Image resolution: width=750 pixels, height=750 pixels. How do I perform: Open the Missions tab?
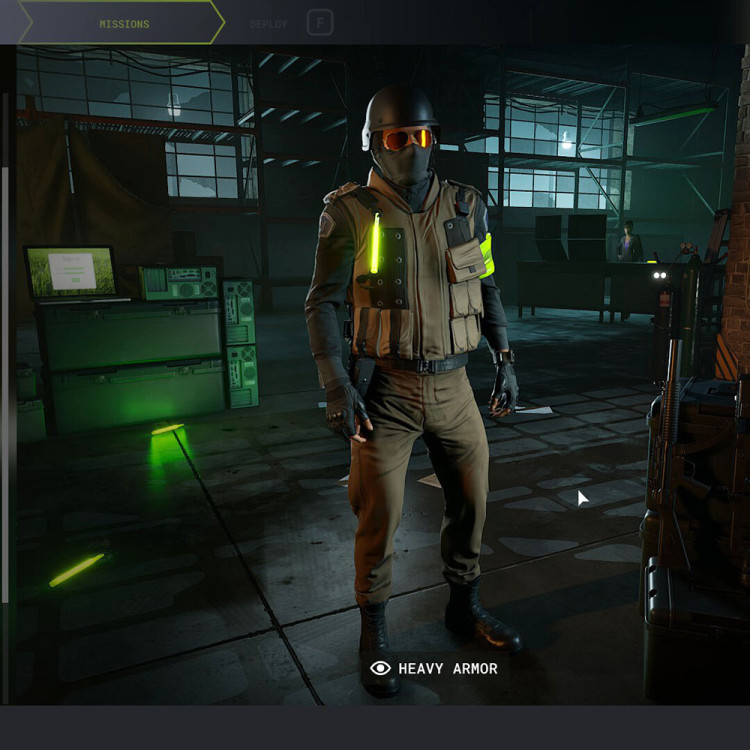[x=124, y=23]
